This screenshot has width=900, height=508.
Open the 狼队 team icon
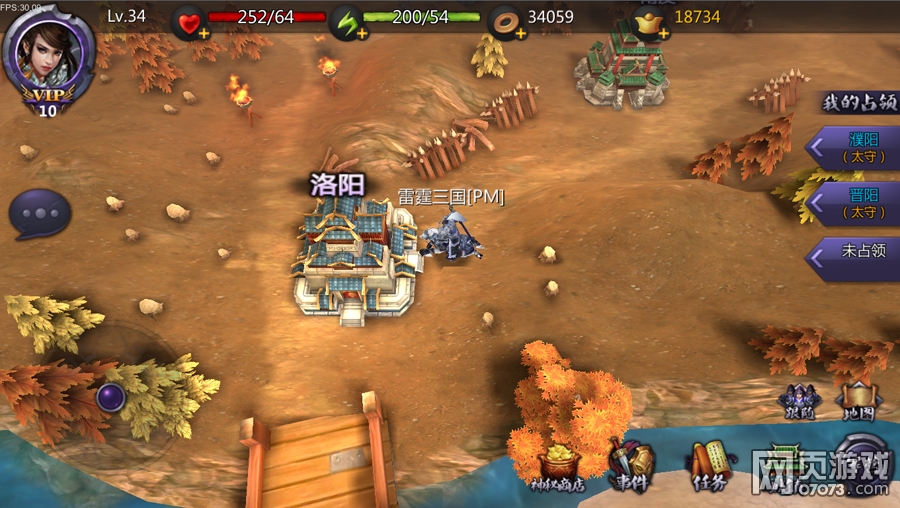(800, 401)
